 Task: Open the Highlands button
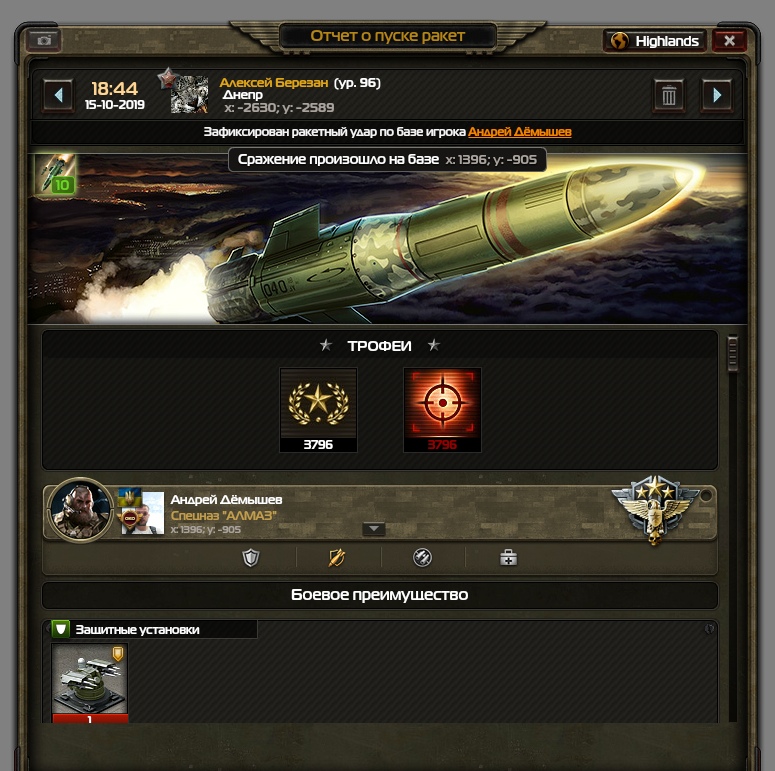655,41
